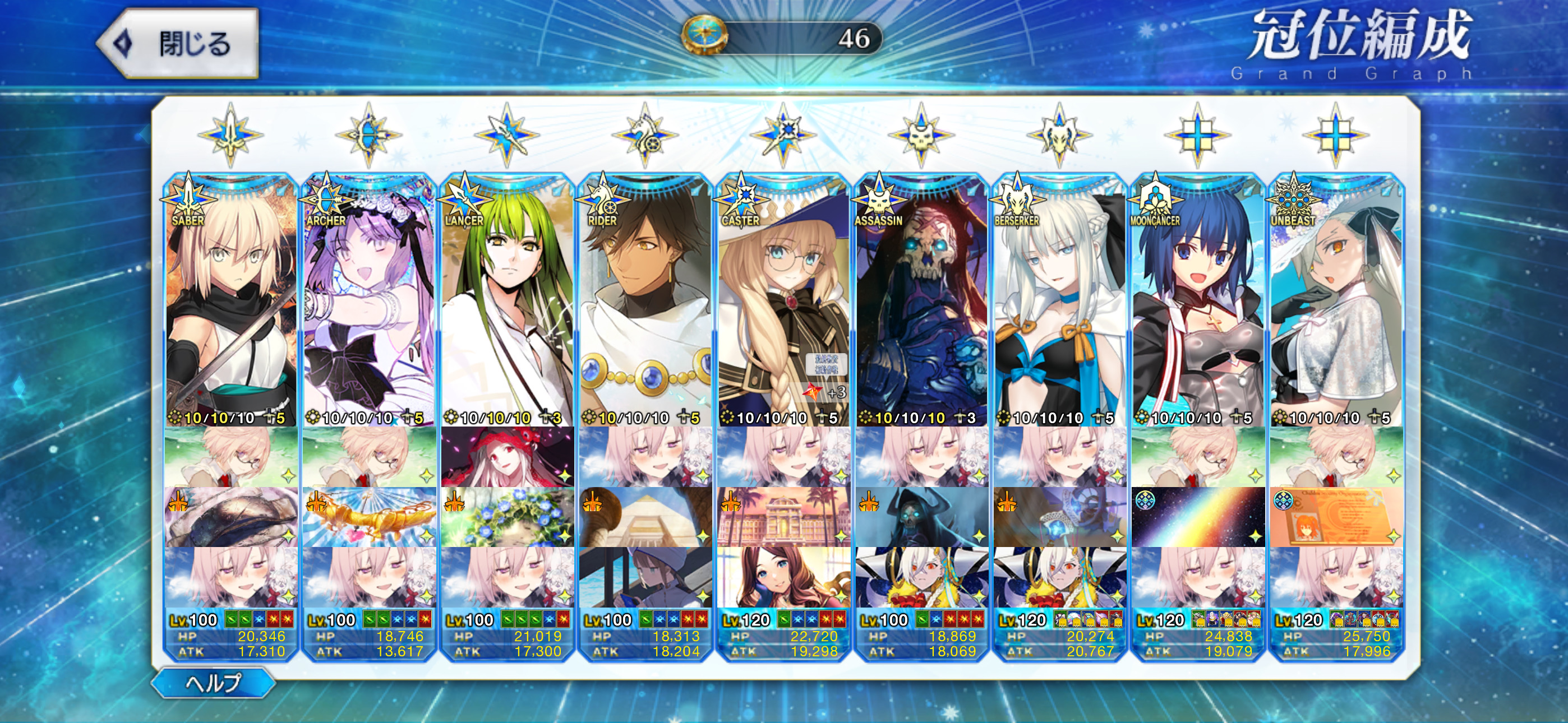Click the Saber class emblem
Image resolution: width=1568 pixels, height=723 pixels.
click(230, 135)
